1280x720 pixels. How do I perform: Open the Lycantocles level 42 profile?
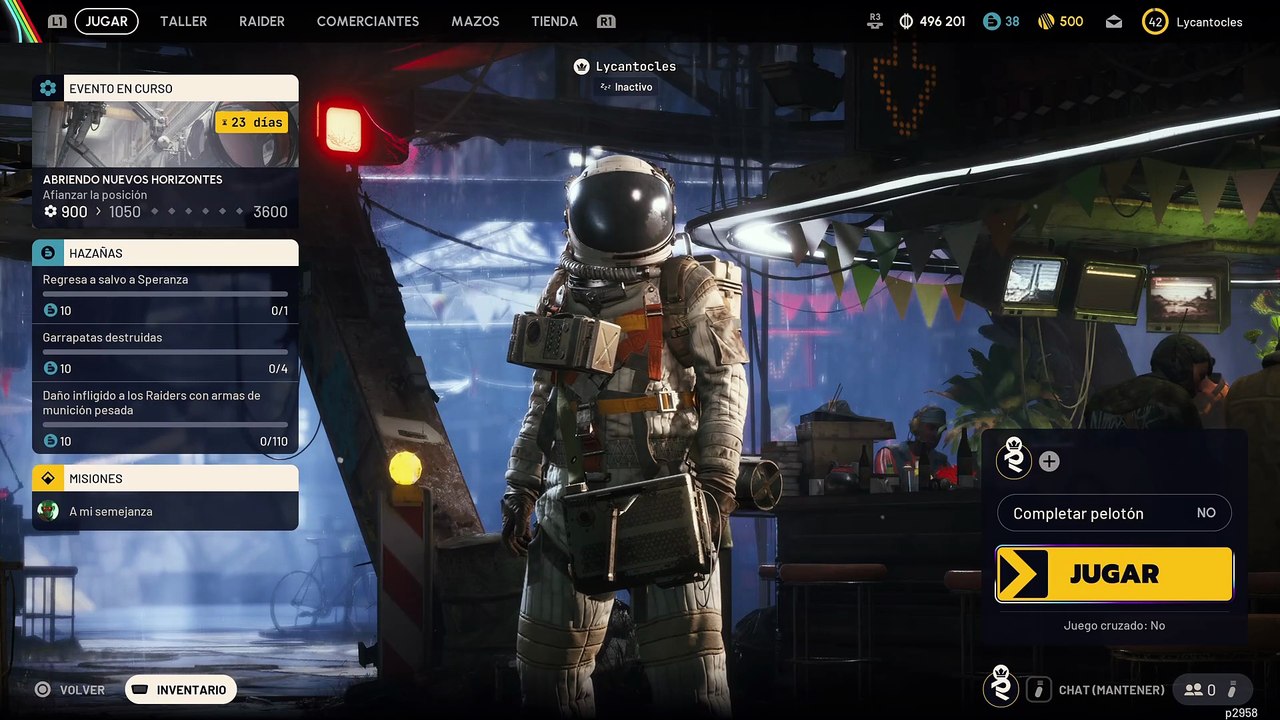coord(1193,22)
